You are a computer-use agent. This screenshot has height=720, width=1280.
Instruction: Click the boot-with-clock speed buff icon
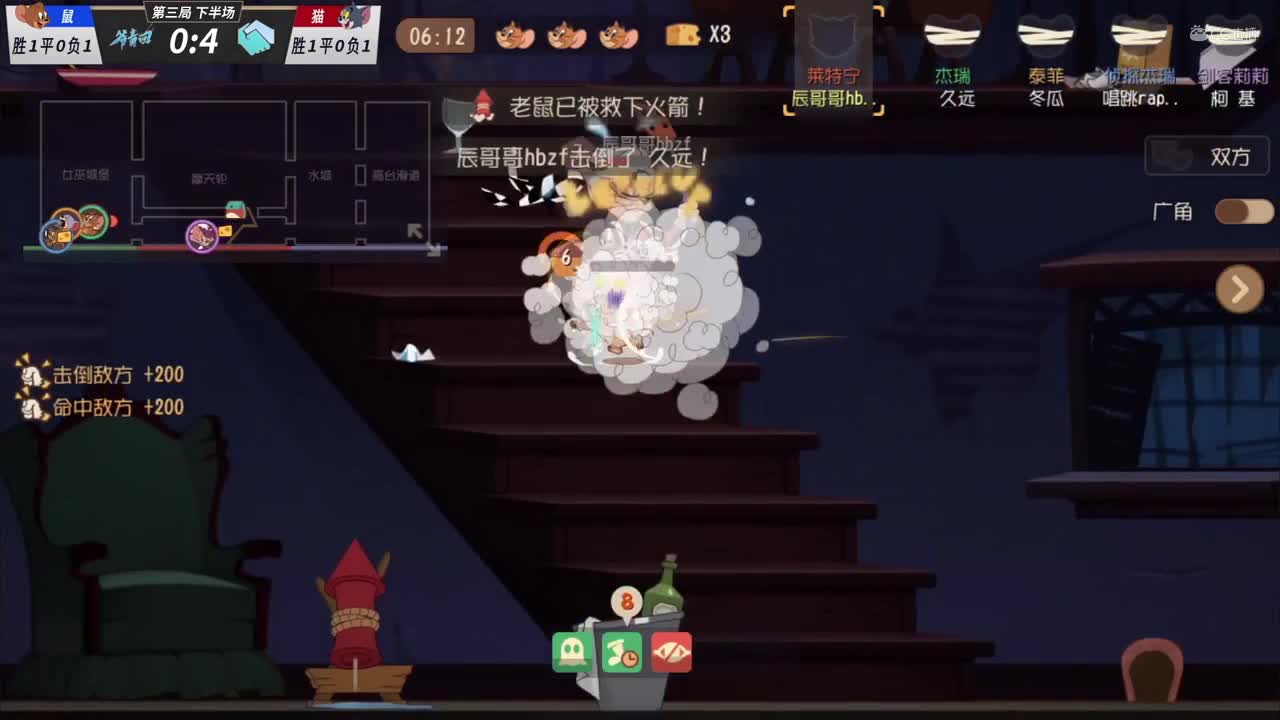coord(621,652)
